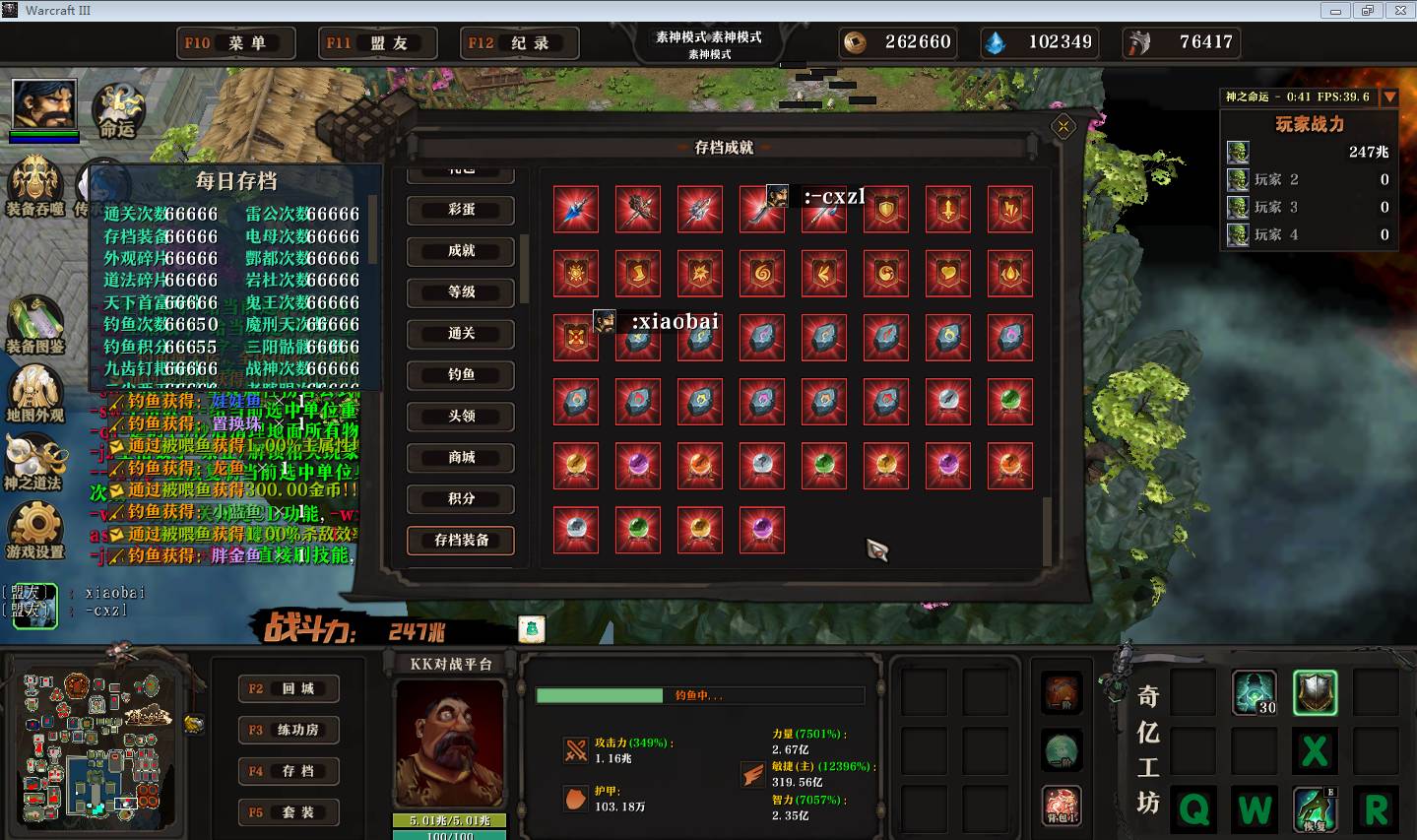Open the F5 套装 set button
Image resolution: width=1417 pixels, height=840 pixels.
(289, 813)
